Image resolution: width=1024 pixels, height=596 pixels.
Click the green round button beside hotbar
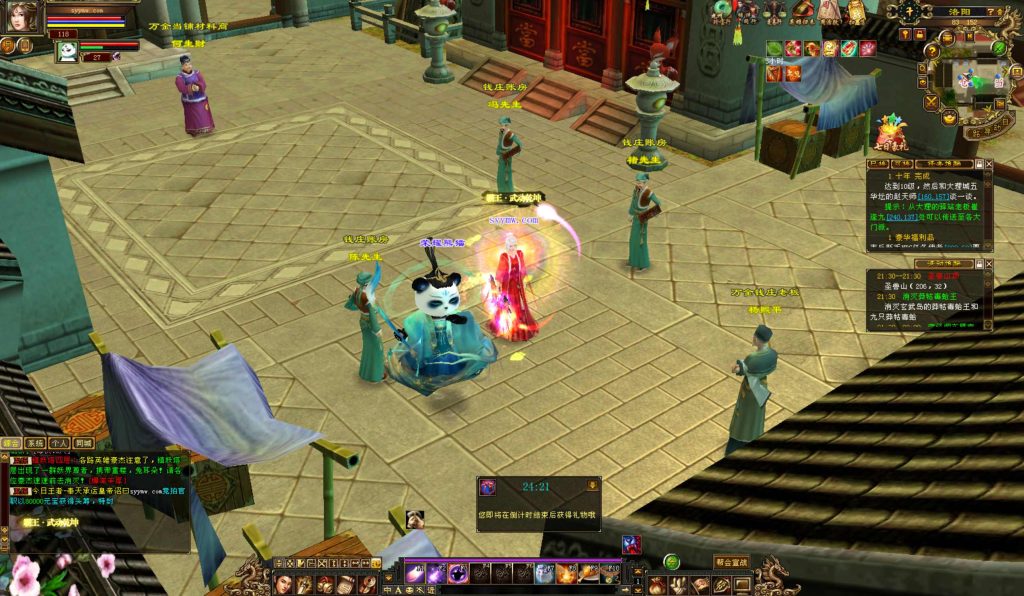[672, 562]
